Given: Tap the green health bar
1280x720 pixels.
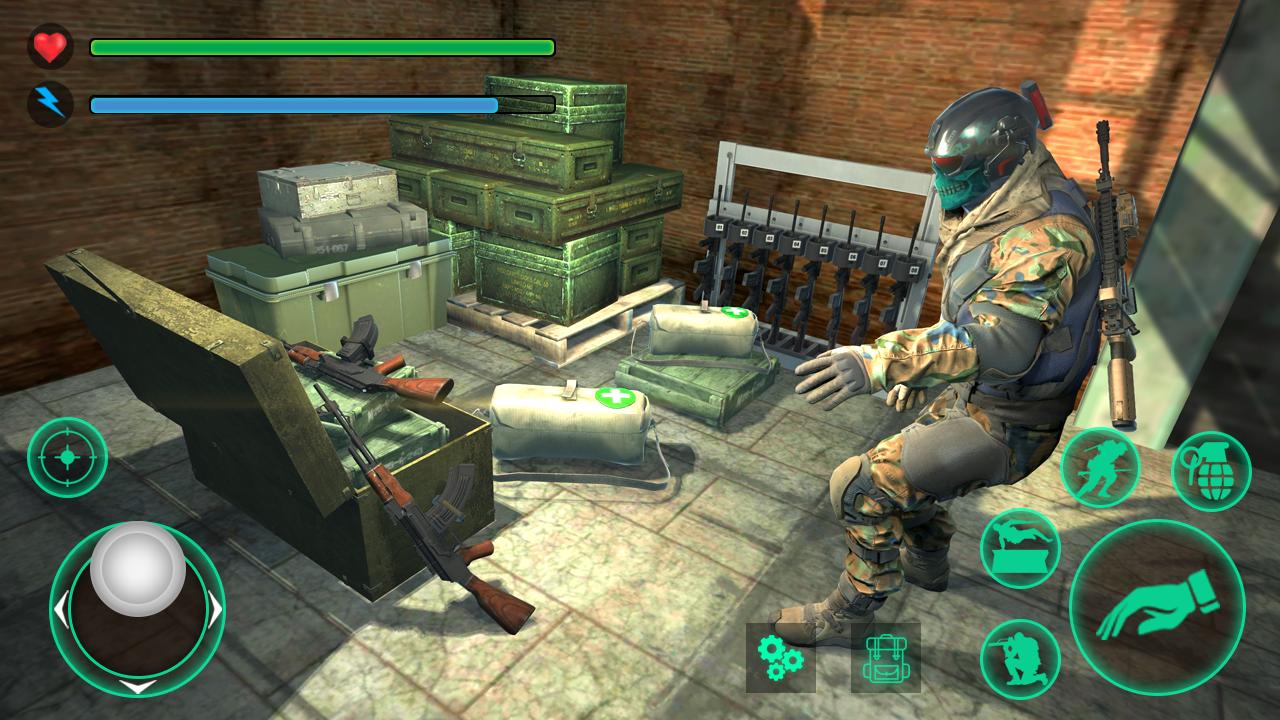Looking at the screenshot, I should (x=320, y=46).
